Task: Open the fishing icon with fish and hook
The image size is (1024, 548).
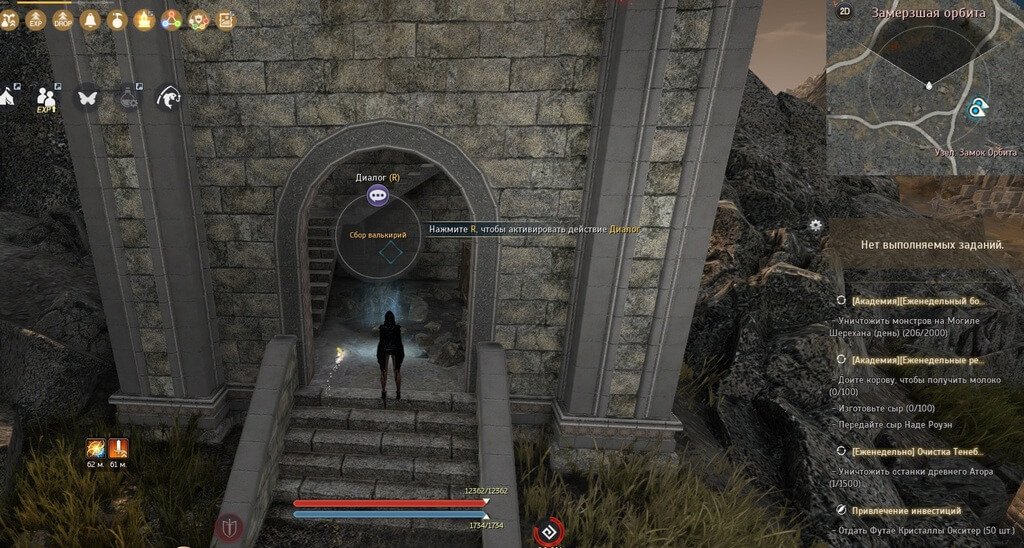Action: 169,98
